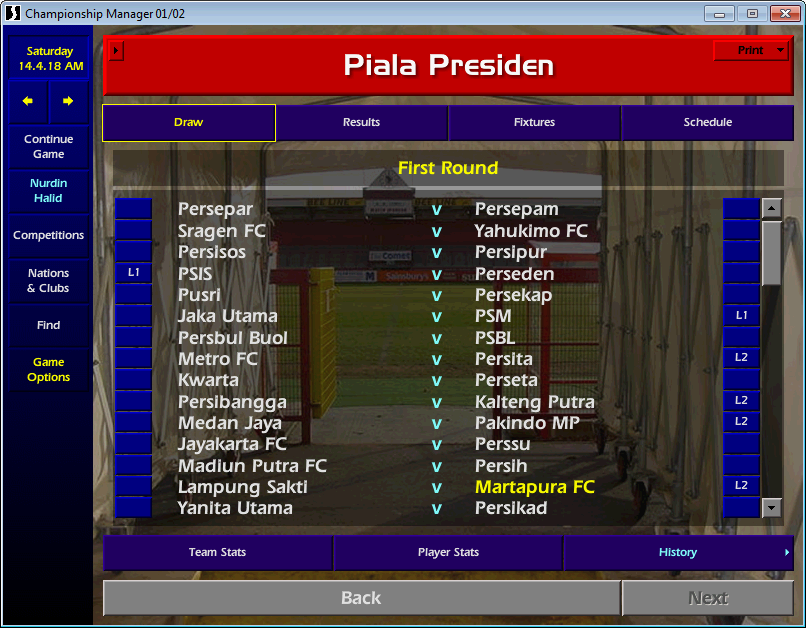The width and height of the screenshot is (806, 628).
Task: Select Martapura FC in the draw list
Action: point(534,487)
